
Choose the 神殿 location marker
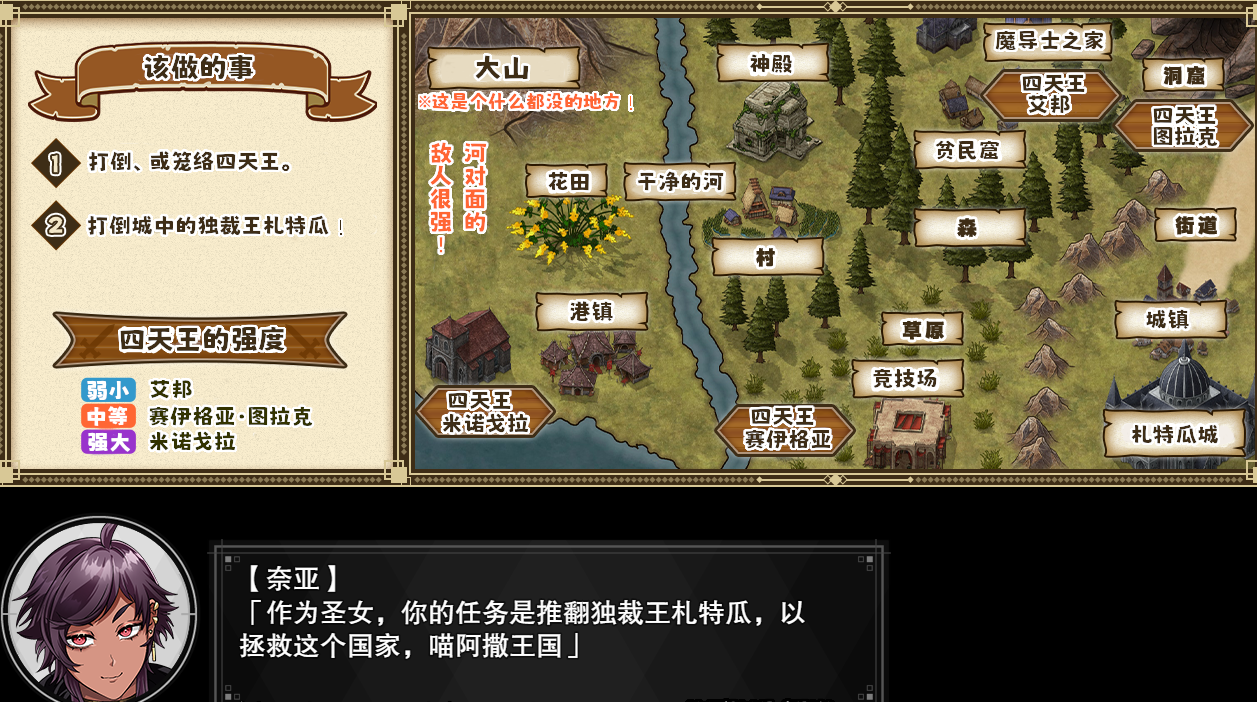click(x=772, y=63)
